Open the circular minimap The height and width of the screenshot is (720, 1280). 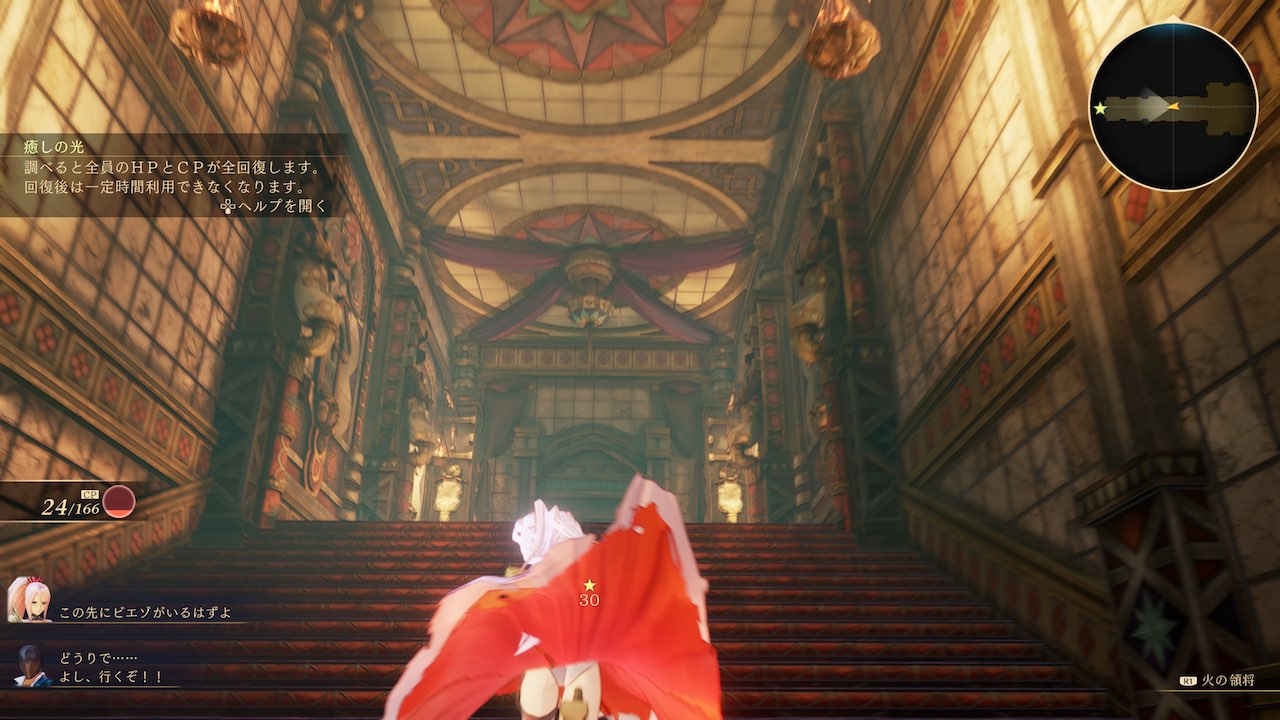coord(1173,106)
